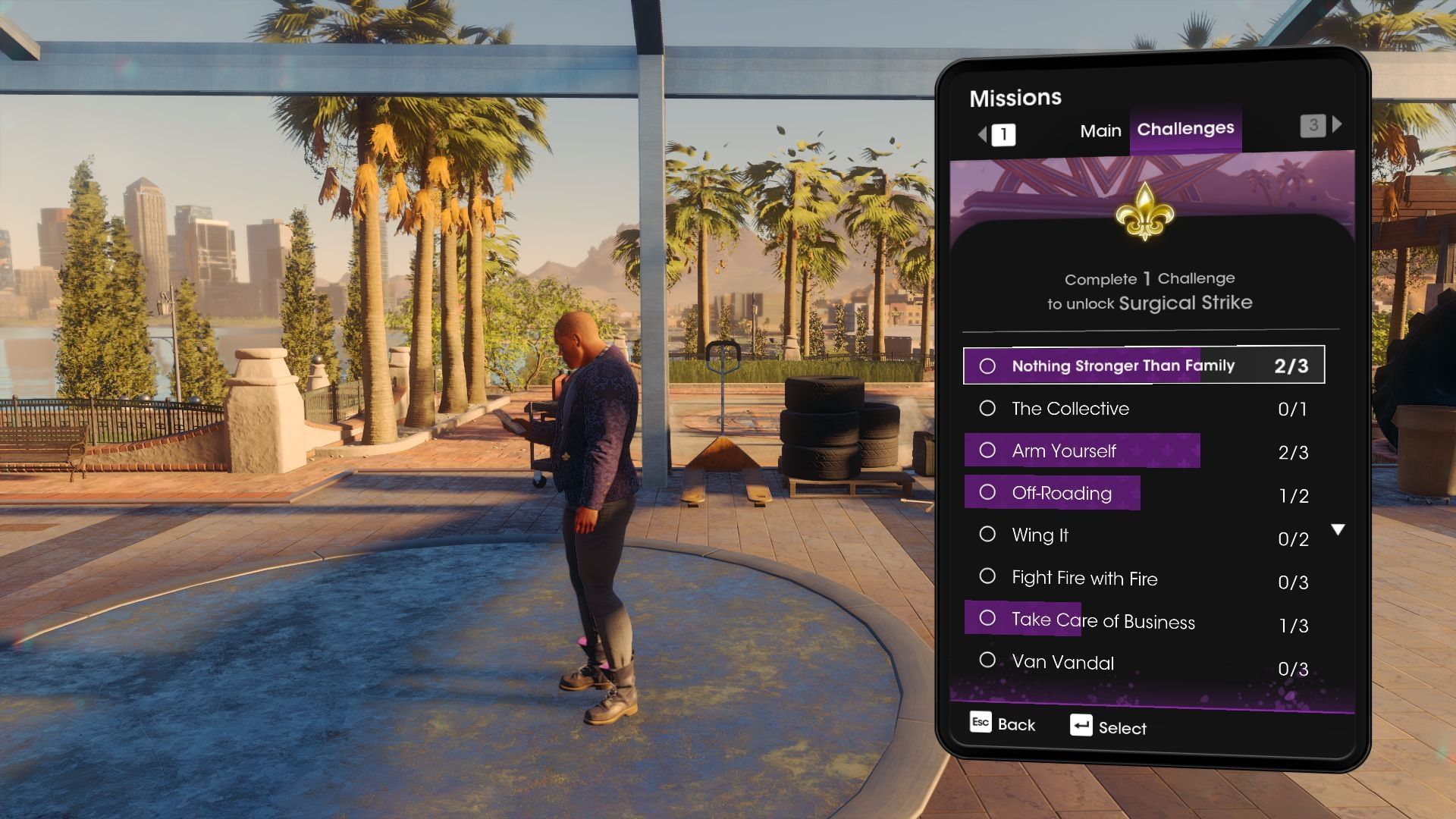The image size is (1456, 819).
Task: Click the left chevron beside page 1
Action: 981,132
